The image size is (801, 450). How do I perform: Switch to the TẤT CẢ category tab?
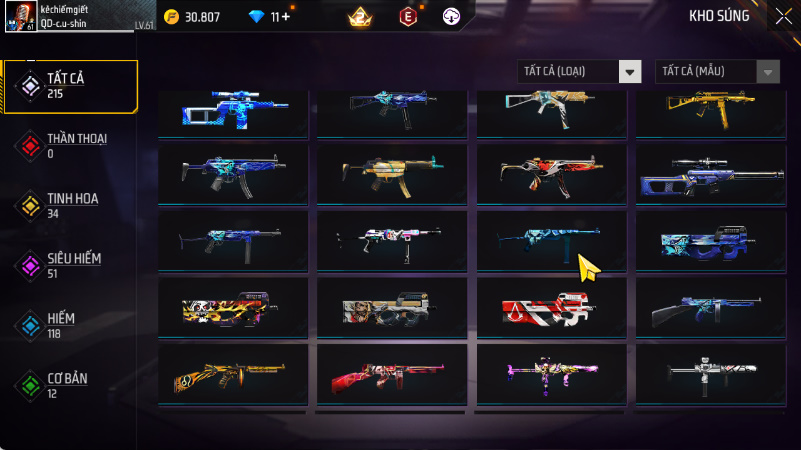point(70,85)
